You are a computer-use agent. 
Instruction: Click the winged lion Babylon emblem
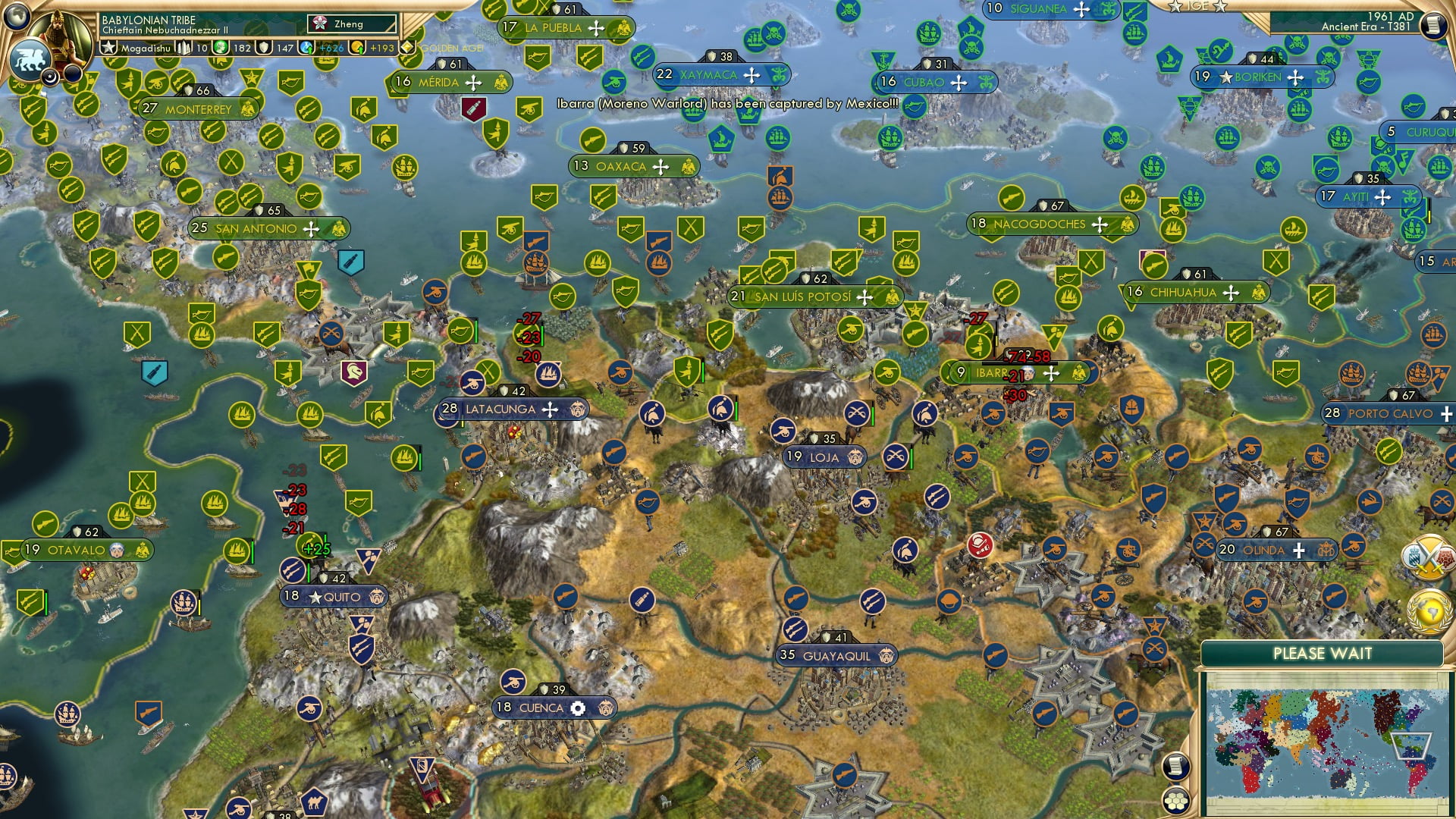point(32,58)
